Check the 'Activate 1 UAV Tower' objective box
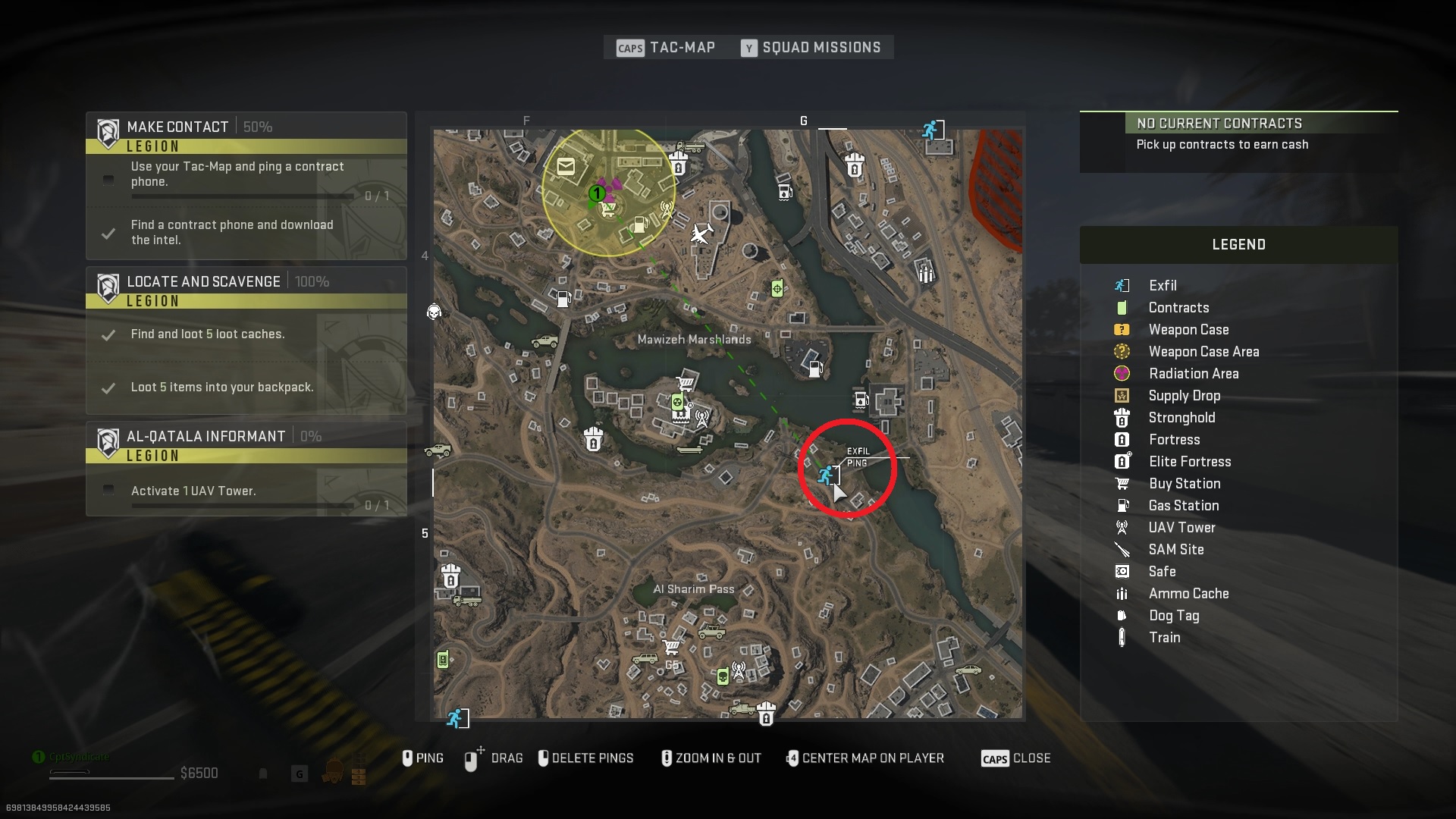 (108, 490)
